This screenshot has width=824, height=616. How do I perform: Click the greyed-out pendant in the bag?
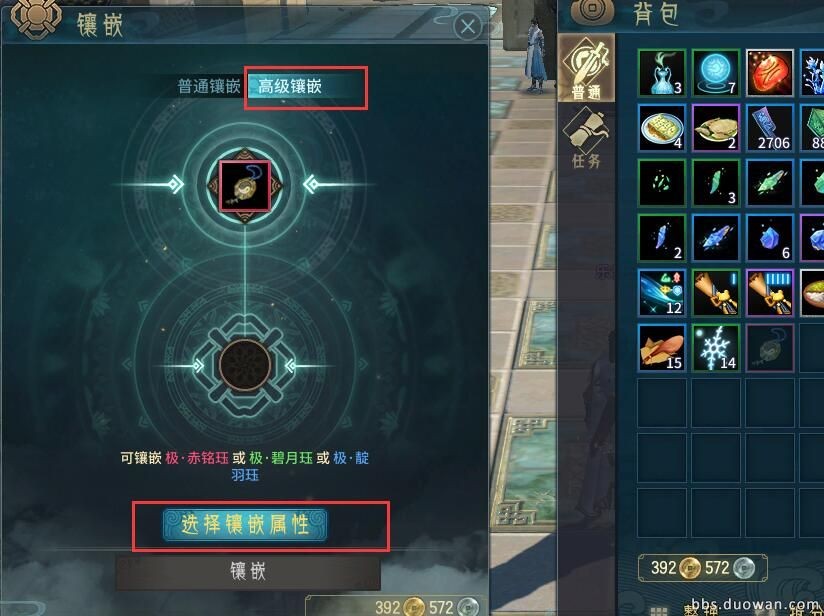click(x=770, y=348)
